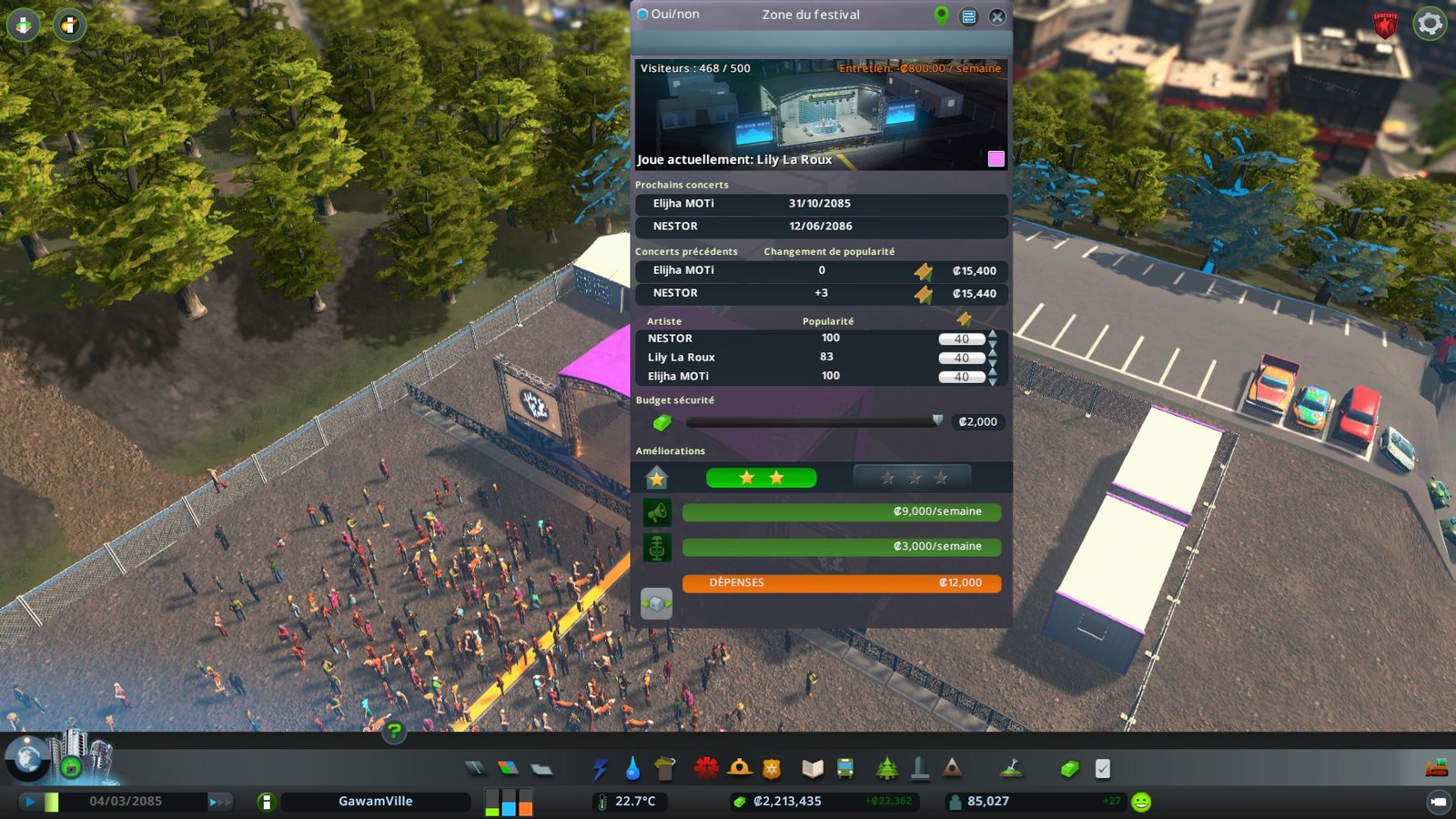Select the two-star upgrade level
The width and height of the screenshot is (1456, 819).
tap(761, 478)
